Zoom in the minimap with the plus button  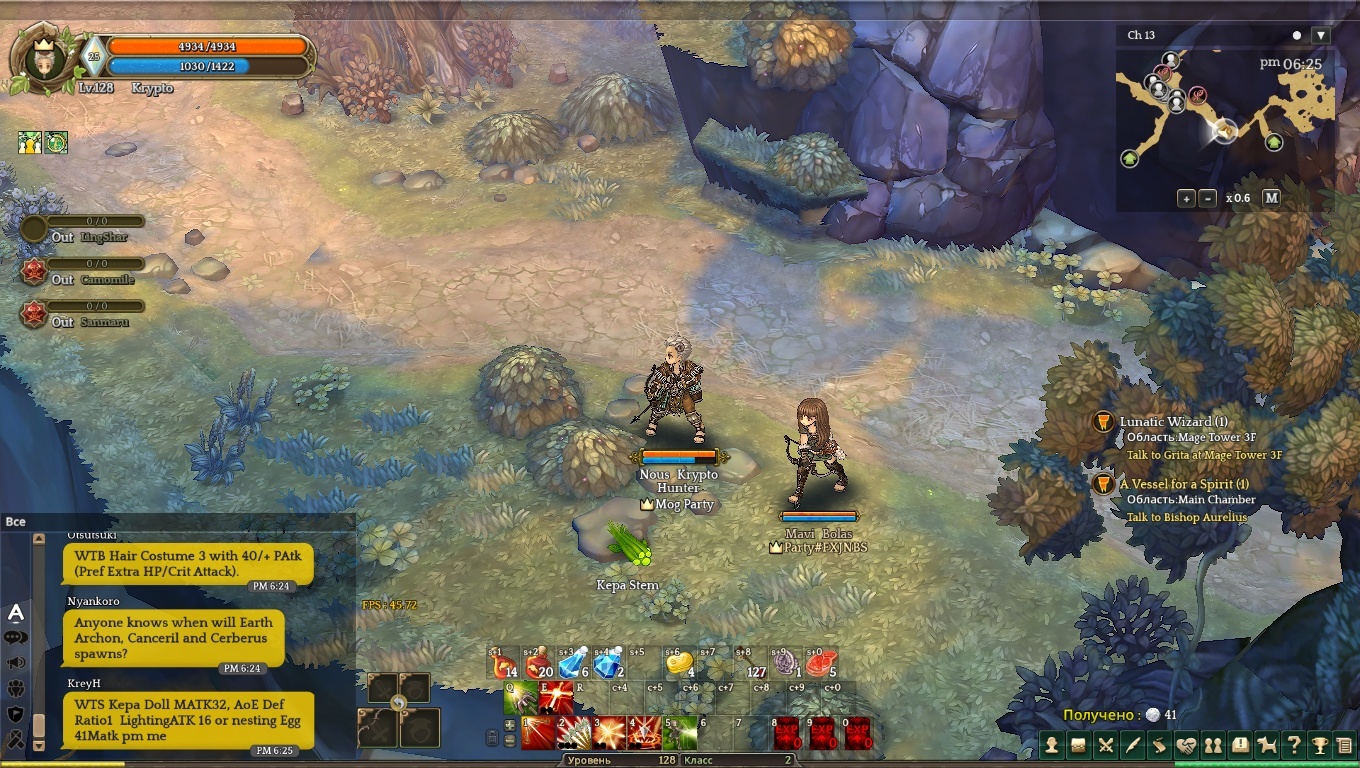1186,198
